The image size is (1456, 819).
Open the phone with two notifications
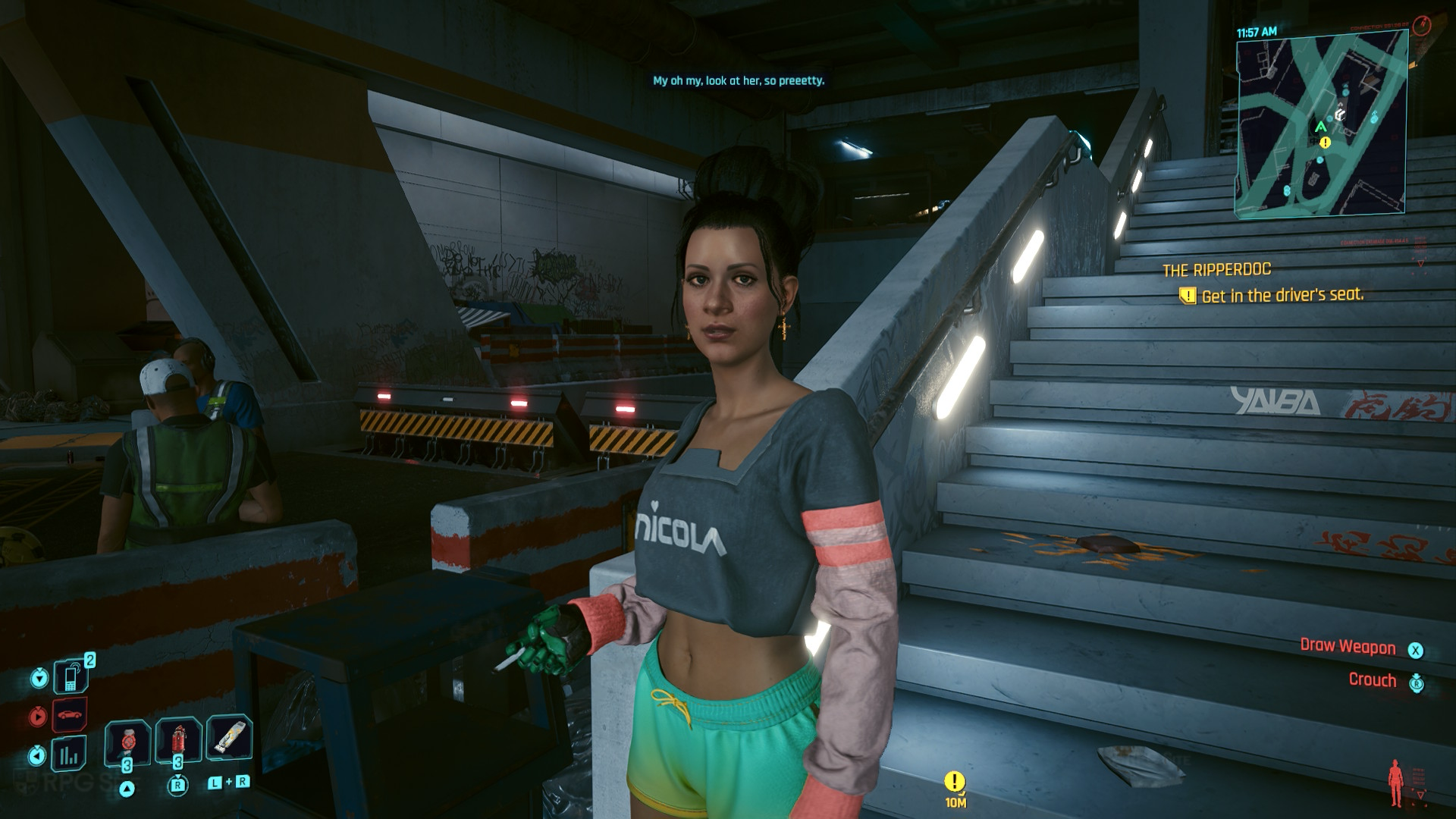(x=70, y=676)
